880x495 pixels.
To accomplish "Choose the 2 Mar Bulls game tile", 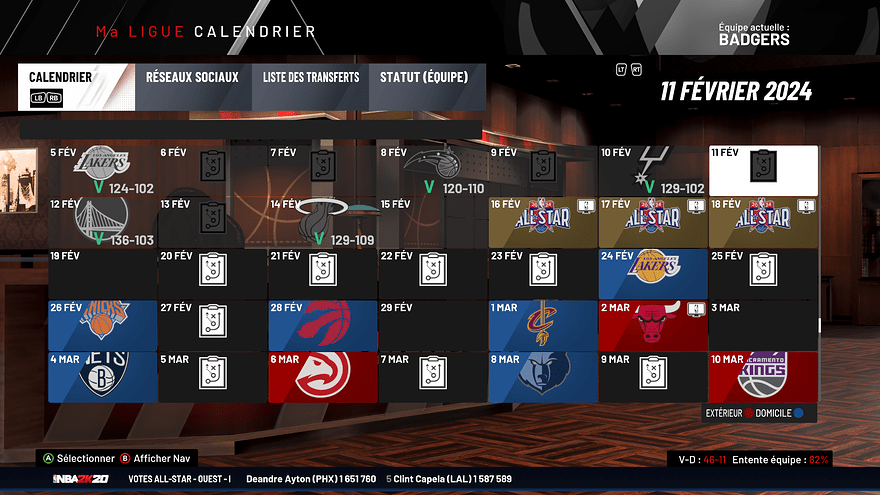I will pos(653,324).
